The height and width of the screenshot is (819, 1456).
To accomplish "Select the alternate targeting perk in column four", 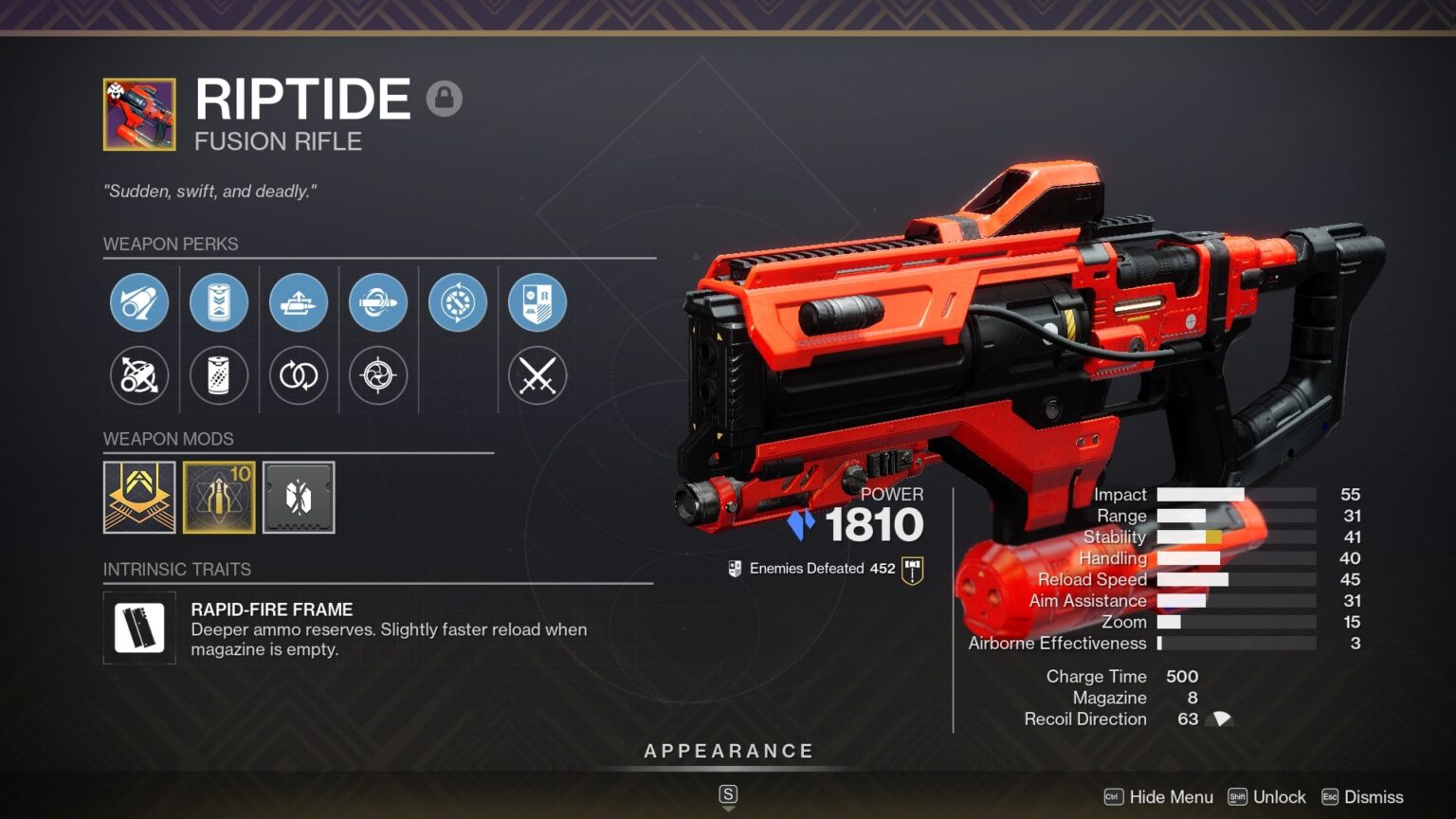I will pyautogui.click(x=378, y=376).
